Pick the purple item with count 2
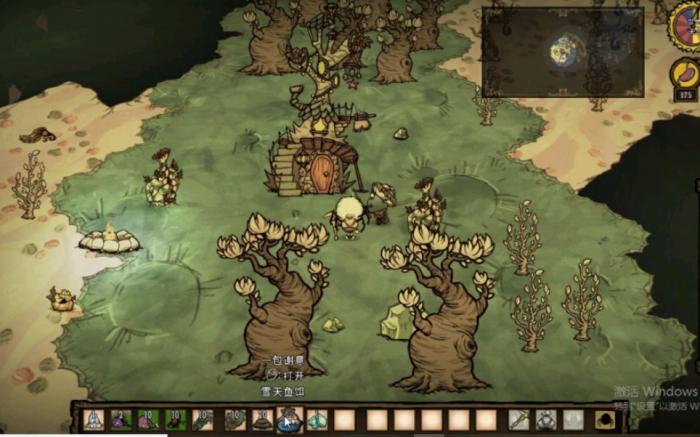The height and width of the screenshot is (437, 700). point(120,420)
